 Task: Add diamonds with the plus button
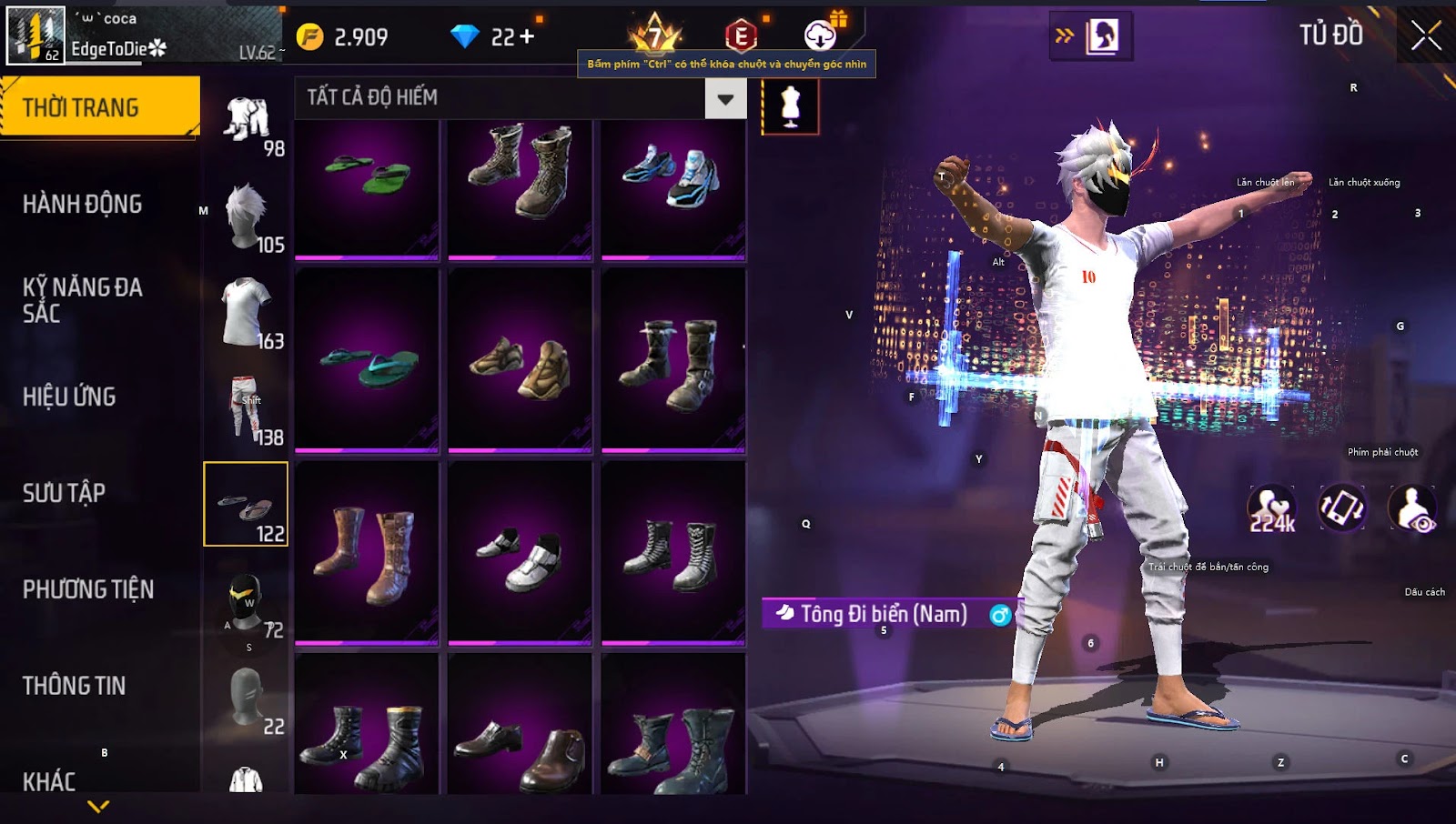527,36
